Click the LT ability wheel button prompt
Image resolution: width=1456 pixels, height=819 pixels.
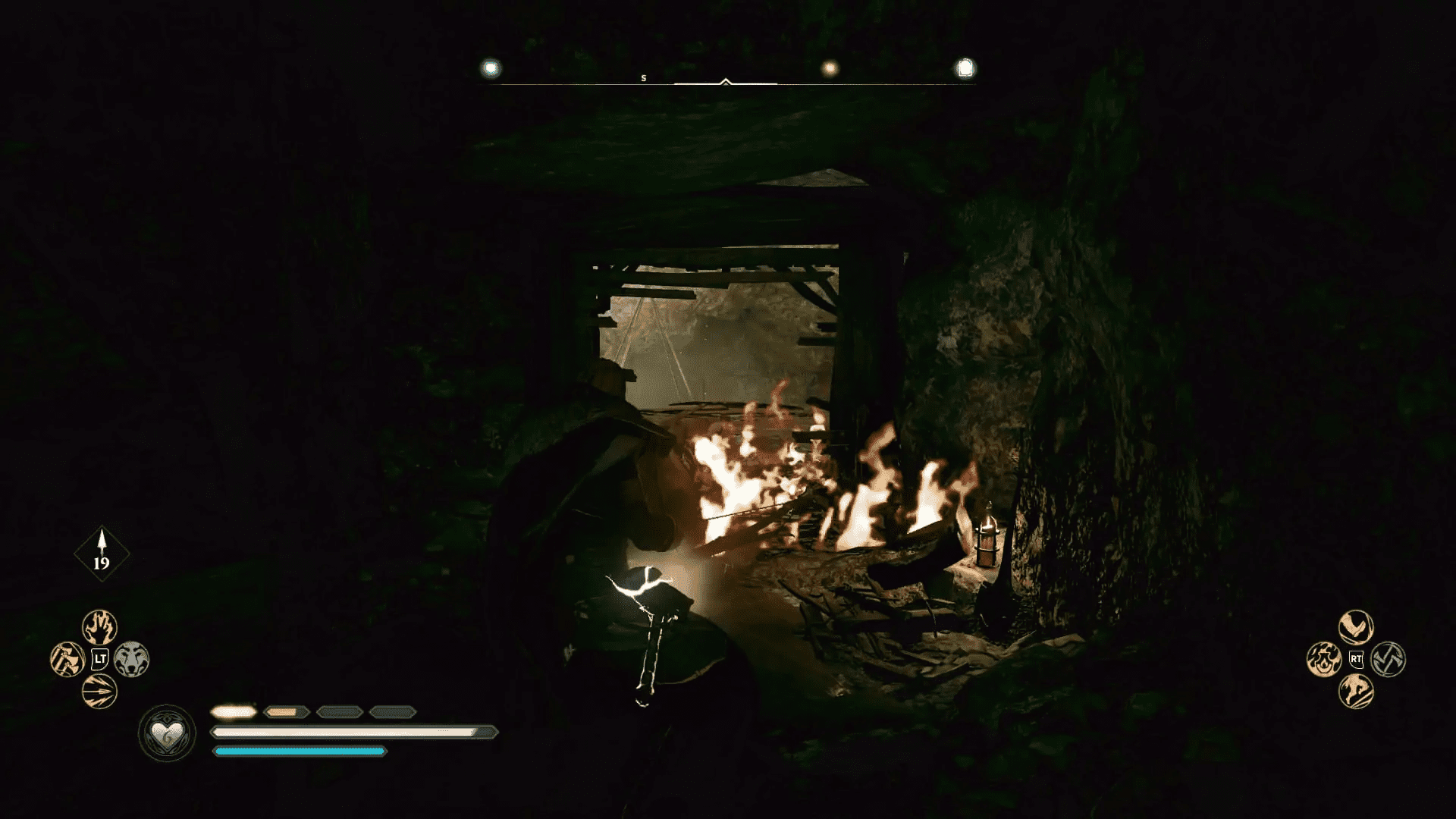99,658
